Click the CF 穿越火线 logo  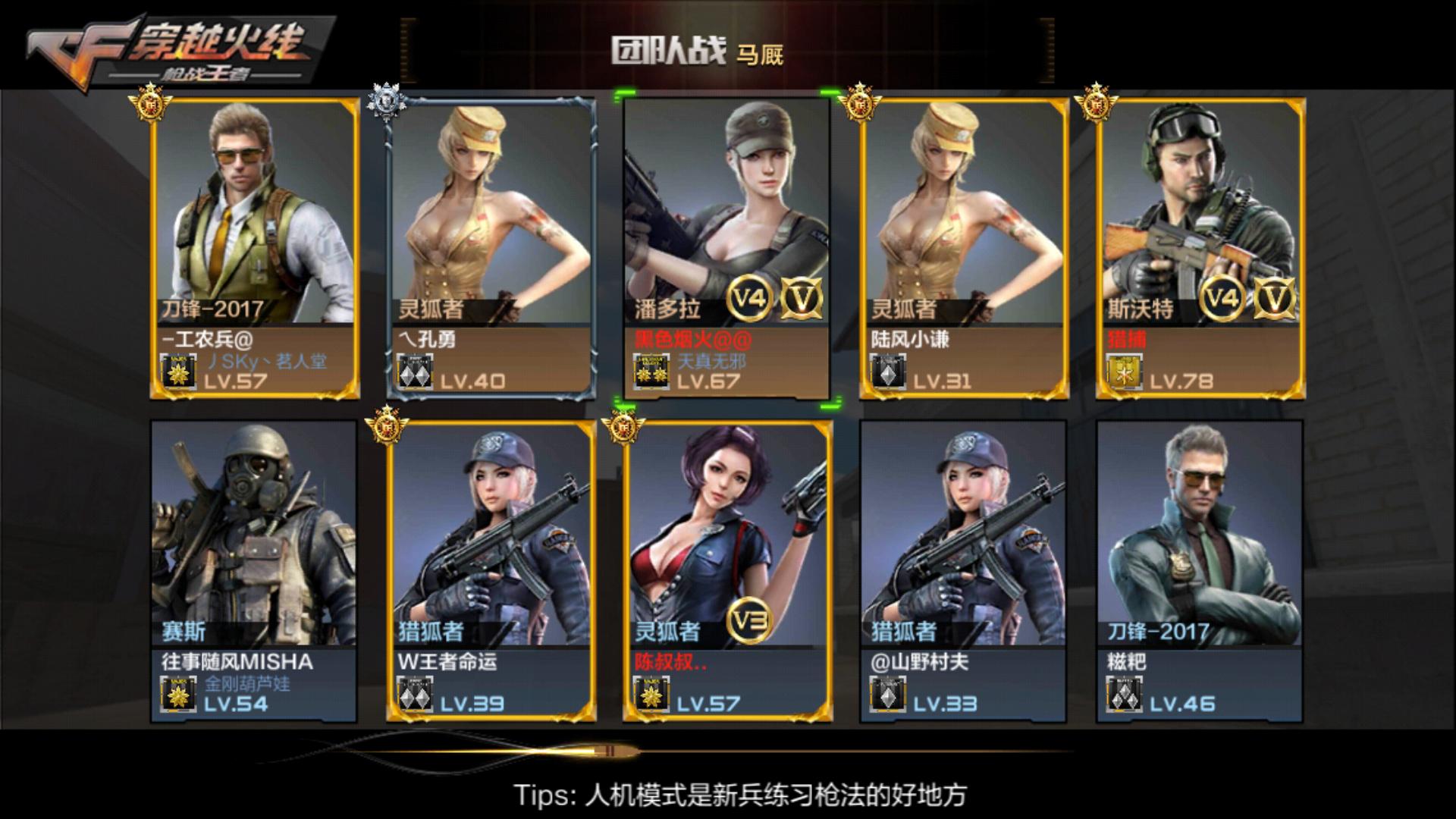(x=159, y=45)
